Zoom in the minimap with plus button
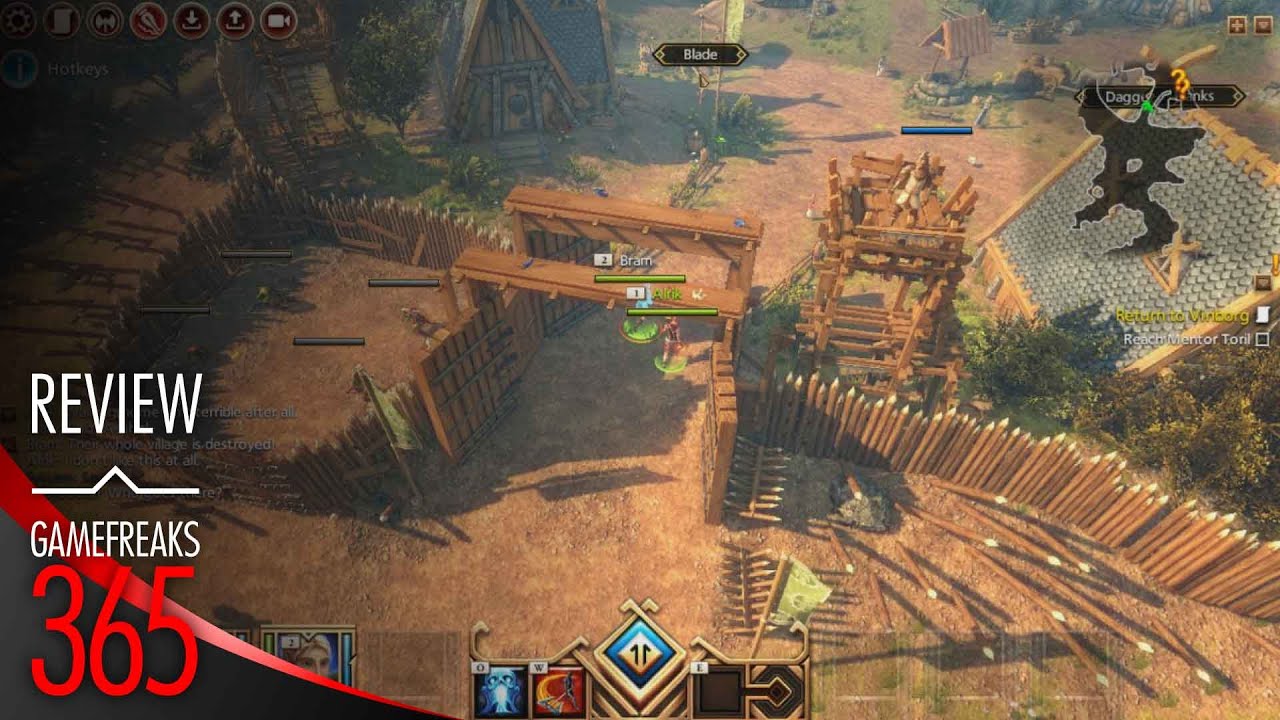Image resolution: width=1280 pixels, height=720 pixels. coord(1237,27)
